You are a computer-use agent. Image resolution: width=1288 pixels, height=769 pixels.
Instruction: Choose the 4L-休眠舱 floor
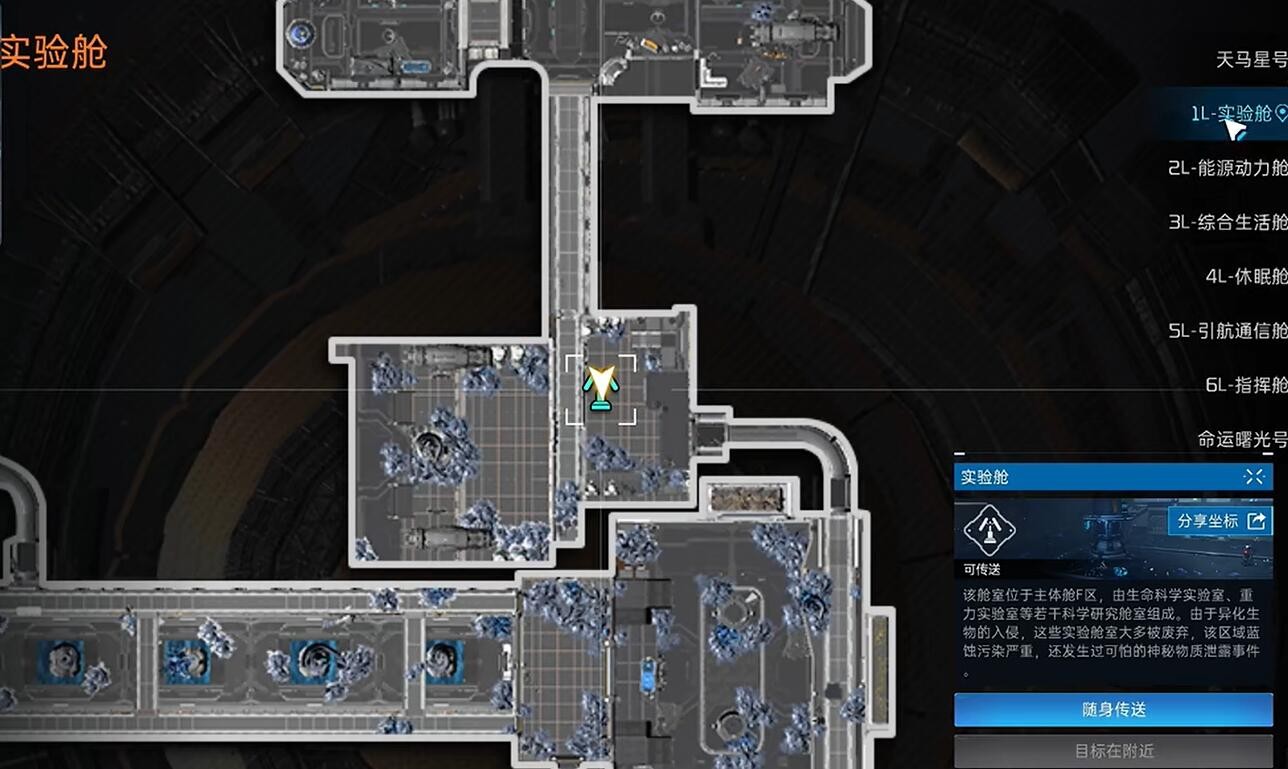point(1246,276)
